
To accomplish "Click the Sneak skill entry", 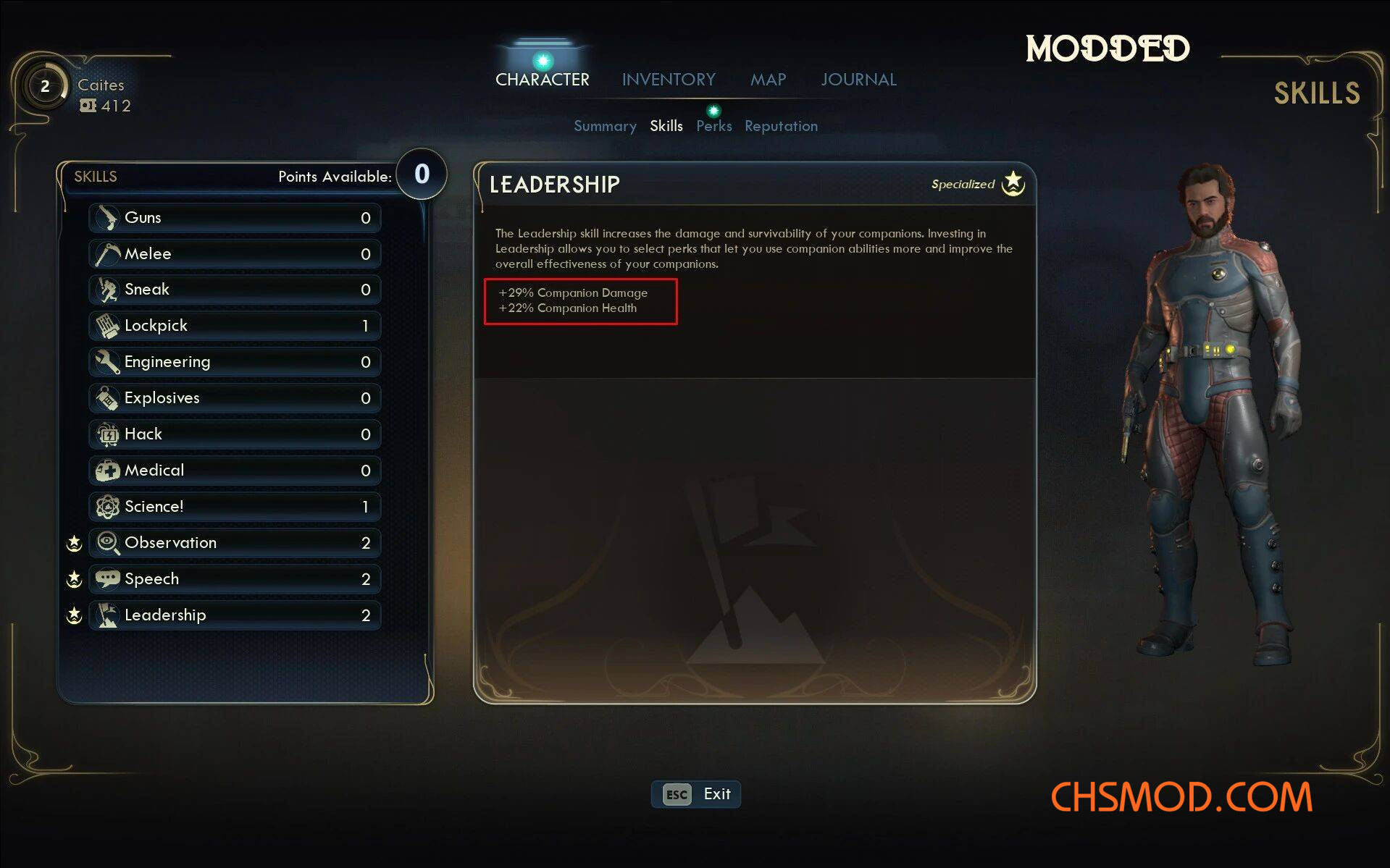I will [235, 290].
